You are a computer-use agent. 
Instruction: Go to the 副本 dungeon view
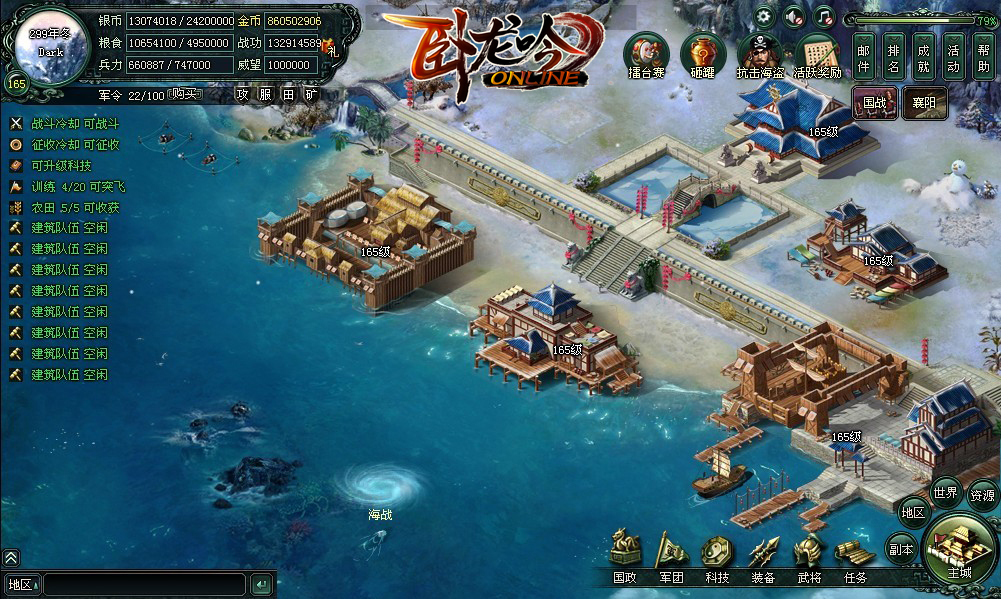tap(901, 549)
